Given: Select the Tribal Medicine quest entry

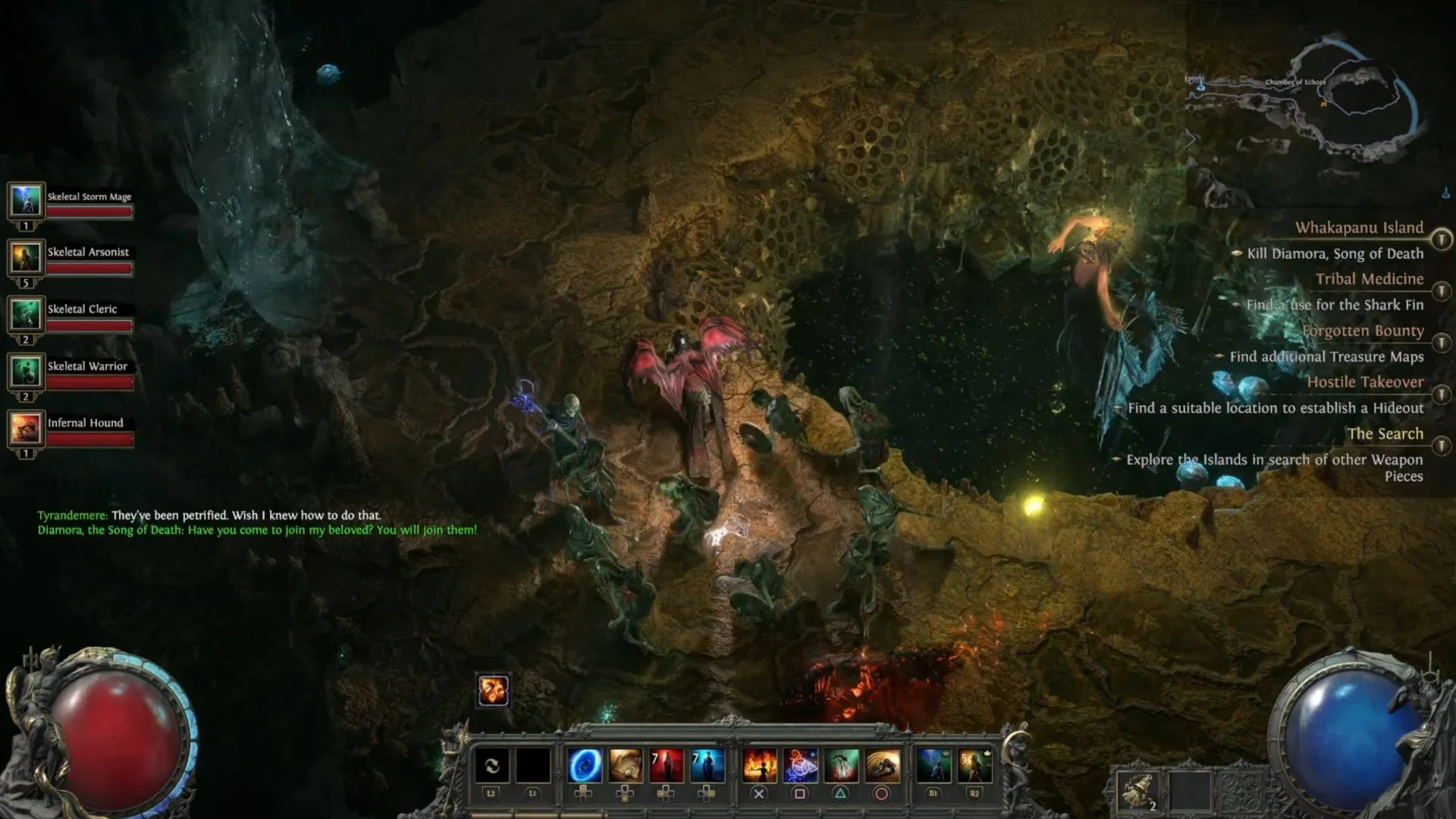Looking at the screenshot, I should 1369,279.
